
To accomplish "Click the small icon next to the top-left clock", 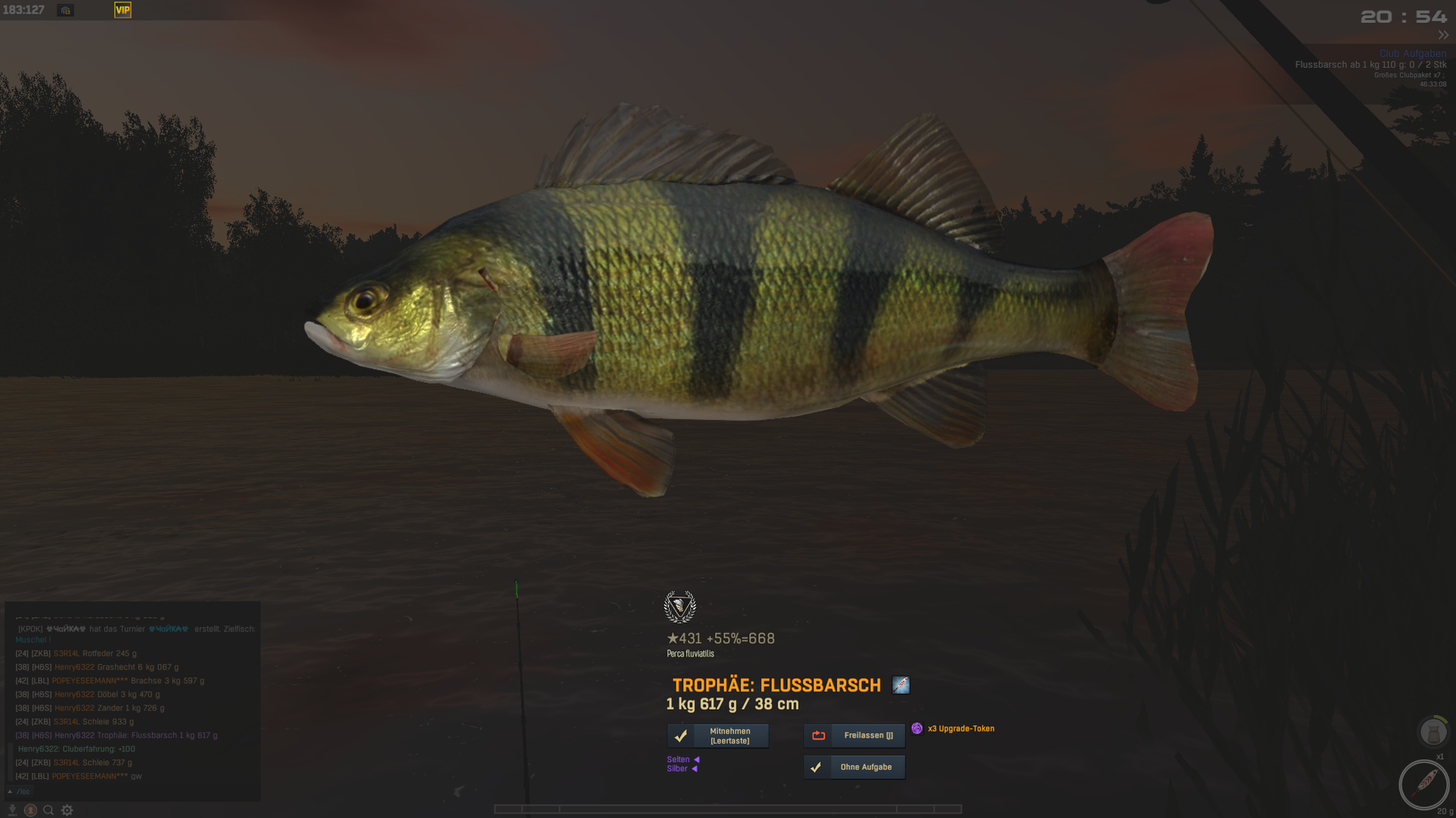I will pos(66,11).
